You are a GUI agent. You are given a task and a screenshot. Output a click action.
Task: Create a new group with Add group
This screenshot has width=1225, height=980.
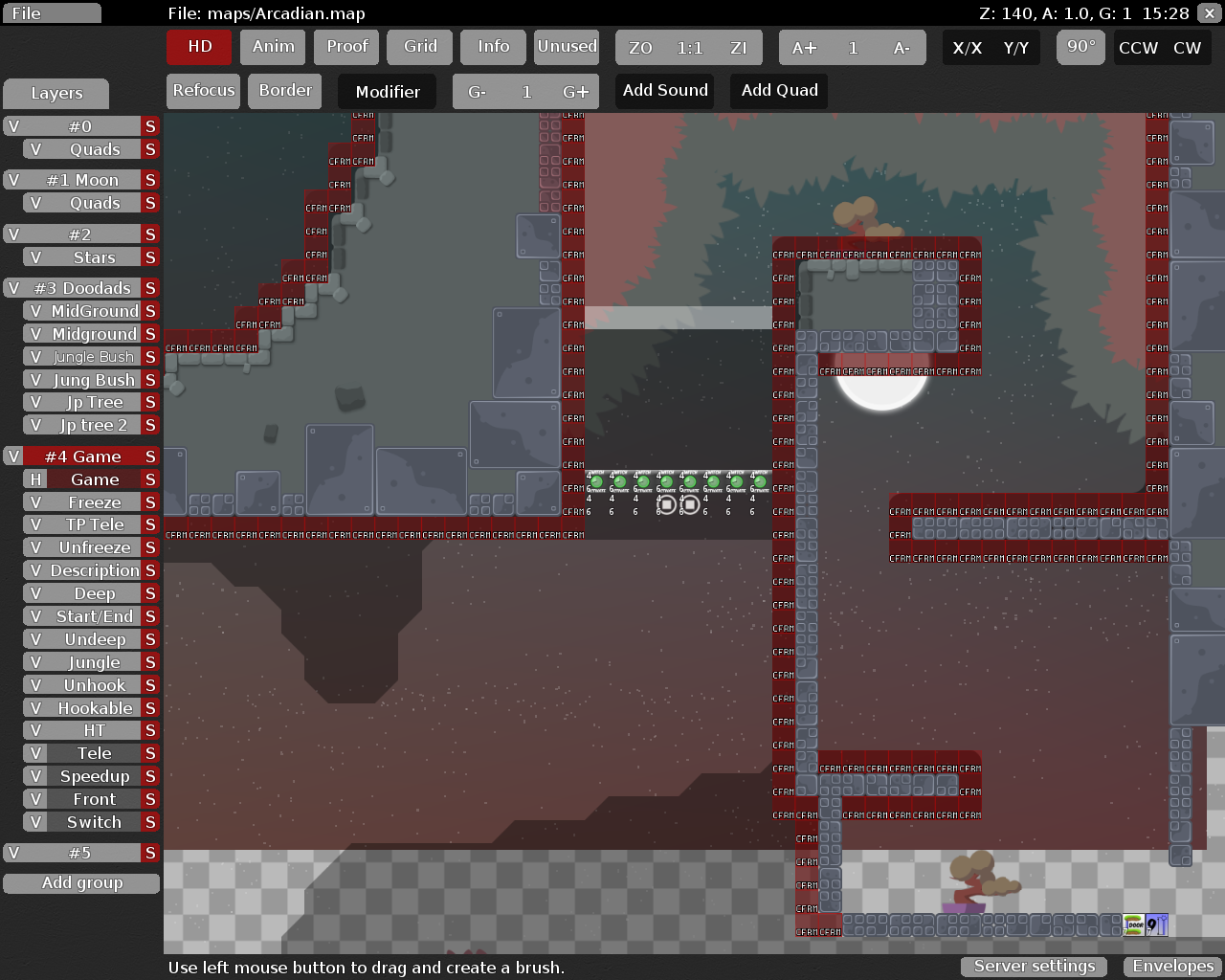81,882
